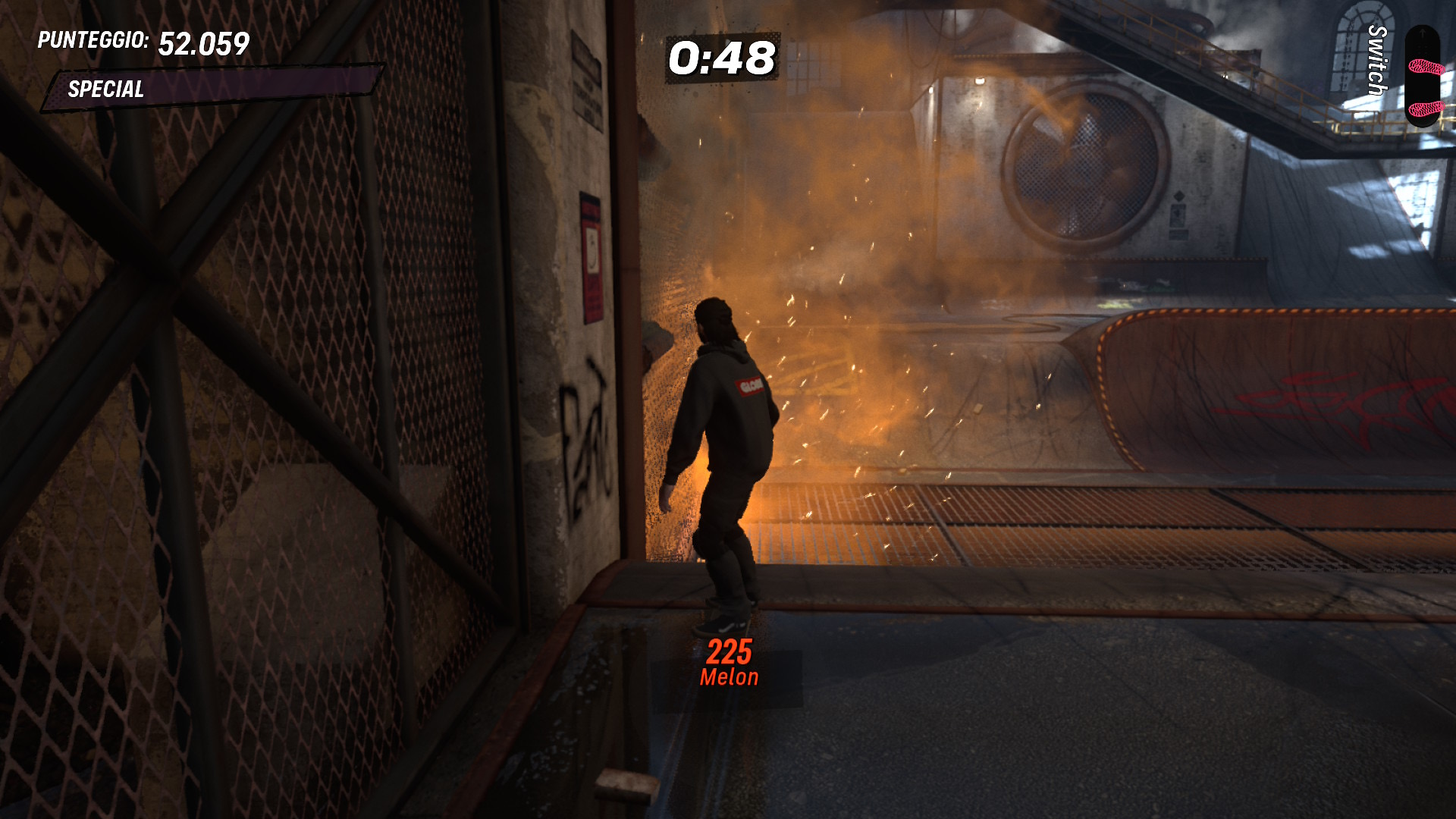Click the Switch stance skateboard icon
This screenshot has width=1456, height=819.
coord(1424,77)
